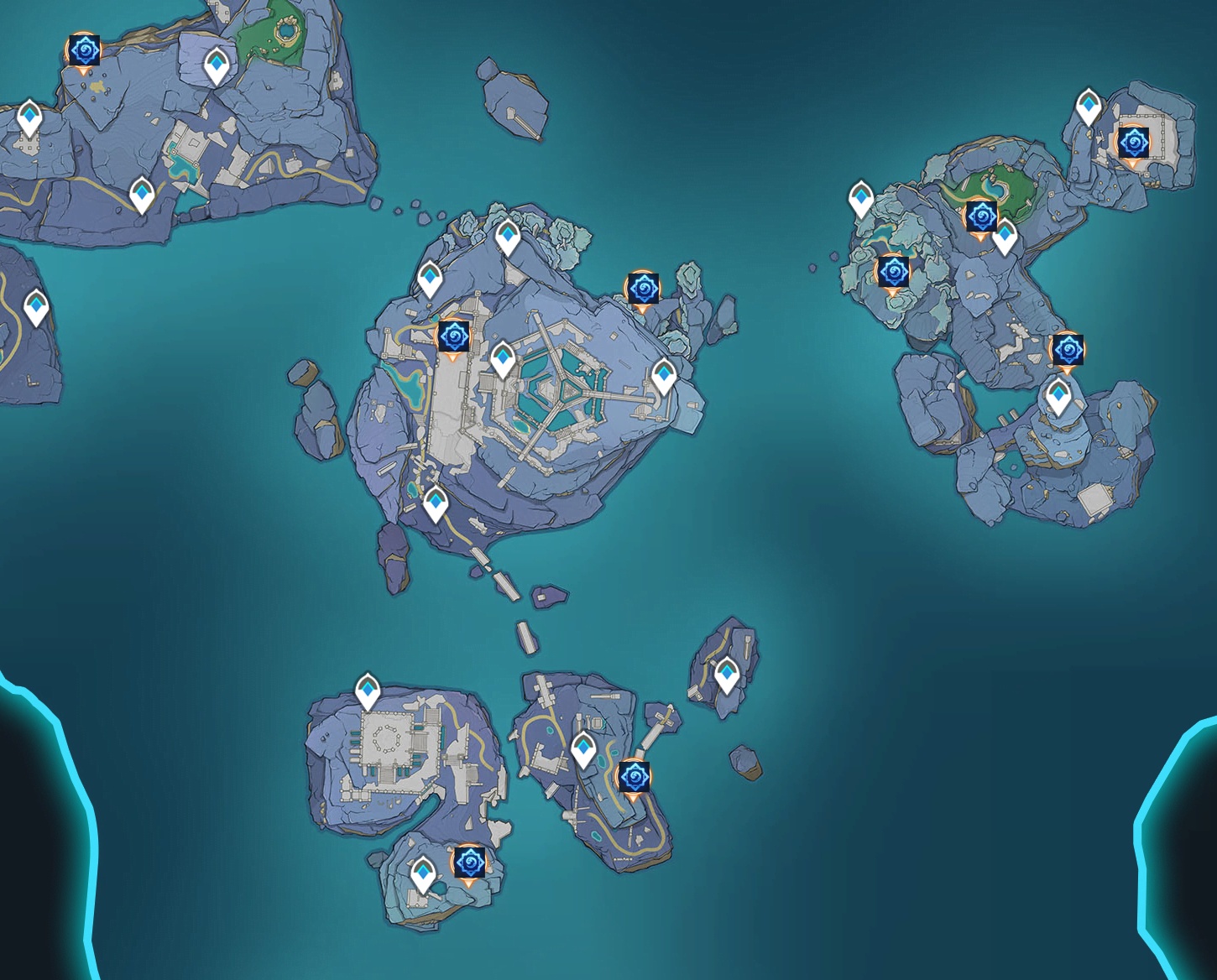1217x980 pixels.
Task: Click the waypoint pin beside the pentagonal structure's pools
Action: (x=502, y=359)
